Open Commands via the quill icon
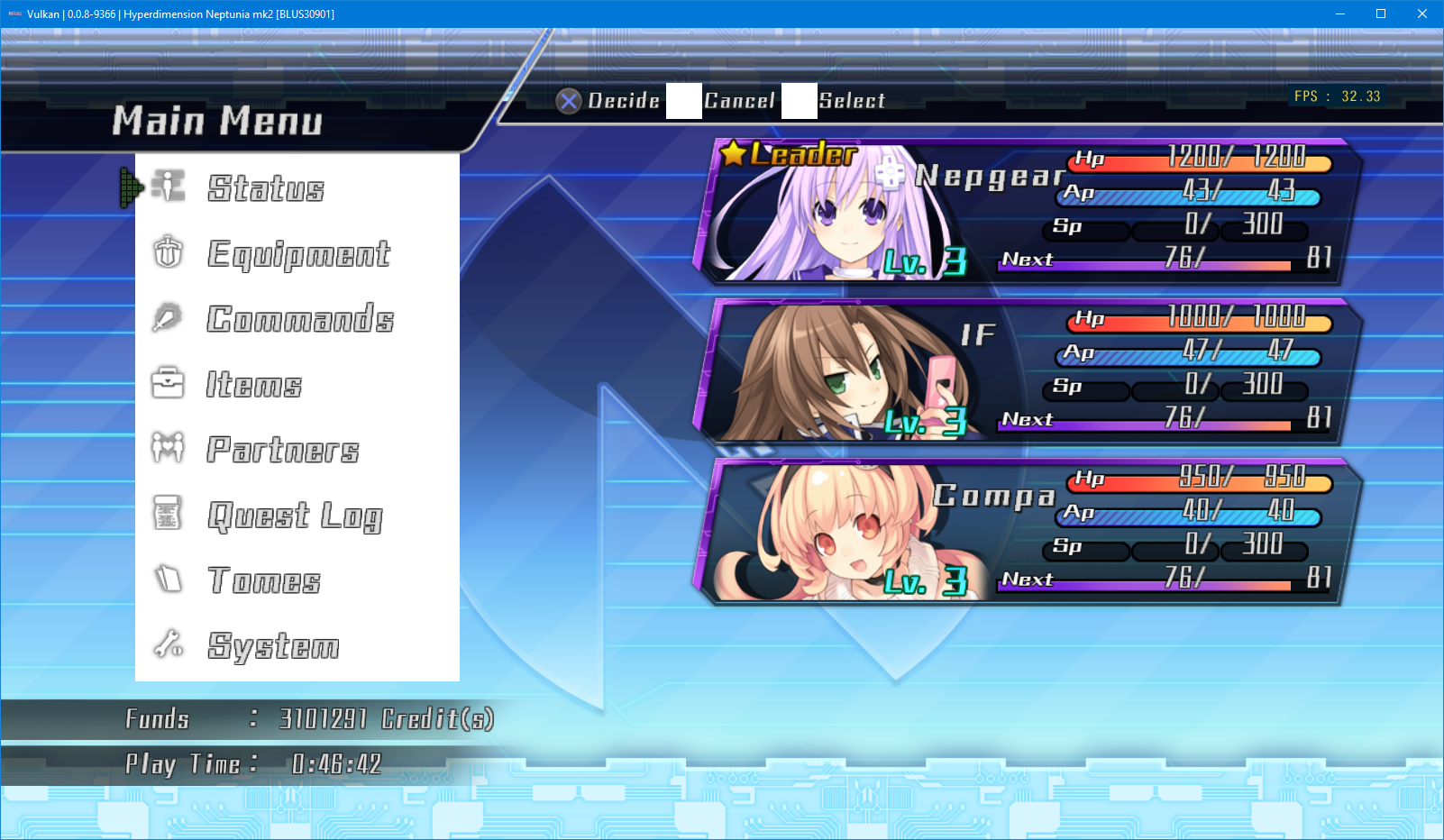 click(168, 318)
